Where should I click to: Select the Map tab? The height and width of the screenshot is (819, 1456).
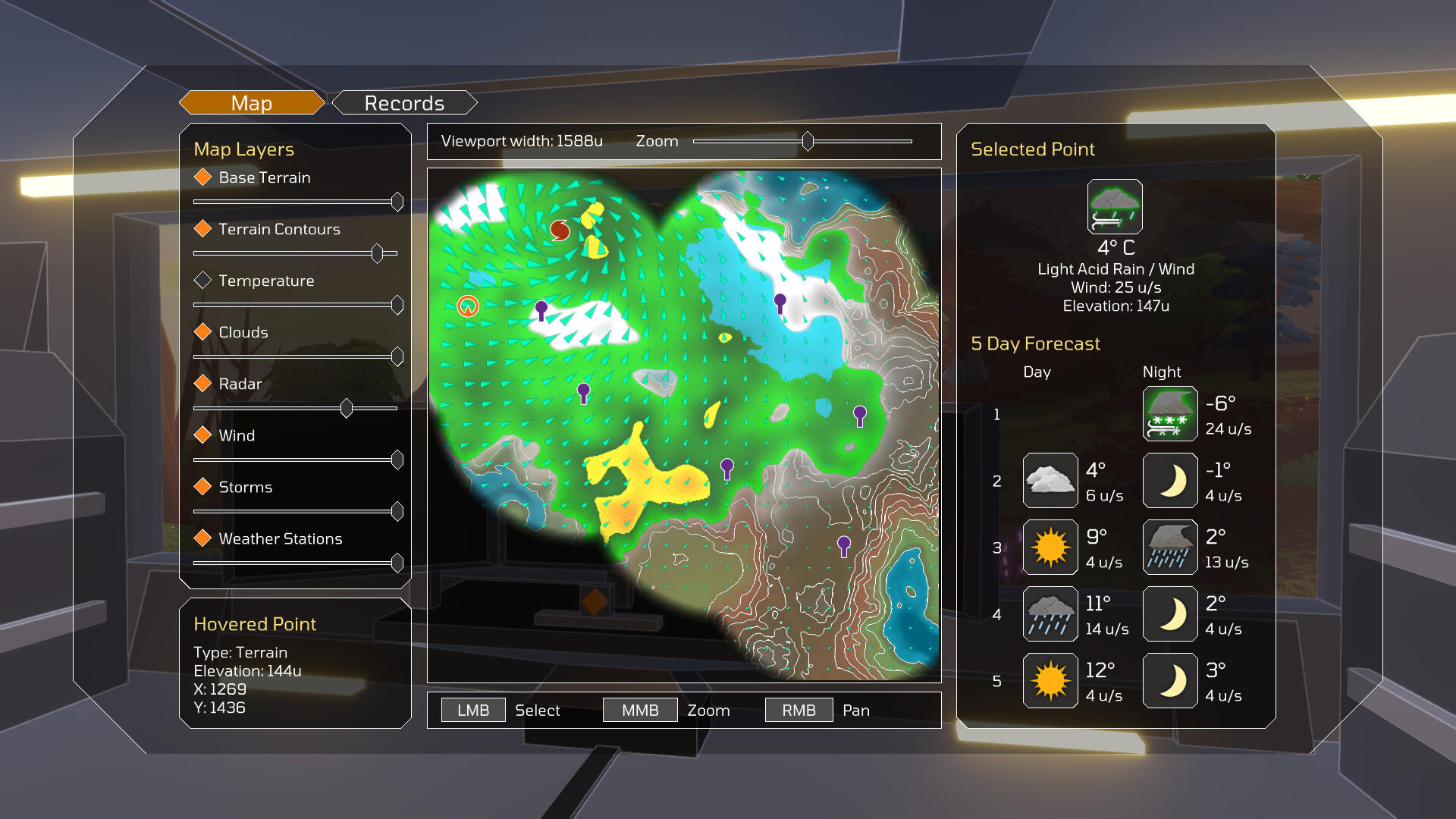coord(250,102)
